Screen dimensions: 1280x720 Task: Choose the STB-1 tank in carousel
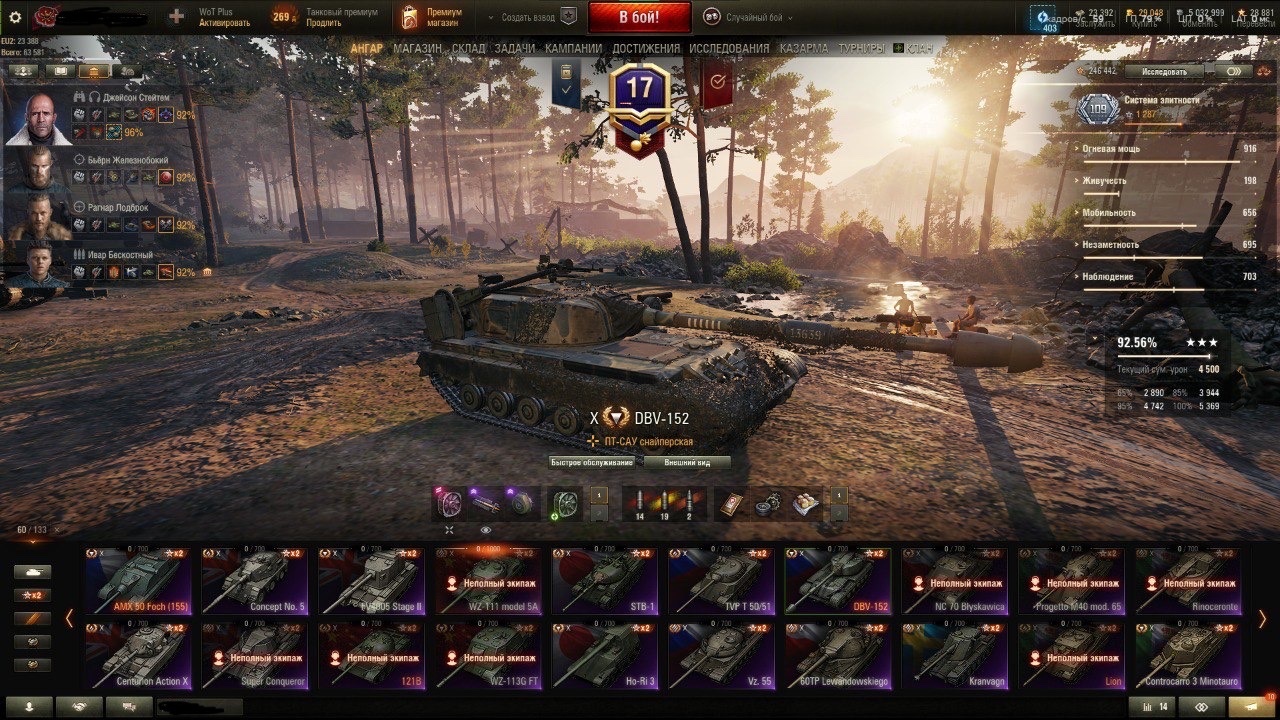tap(605, 581)
